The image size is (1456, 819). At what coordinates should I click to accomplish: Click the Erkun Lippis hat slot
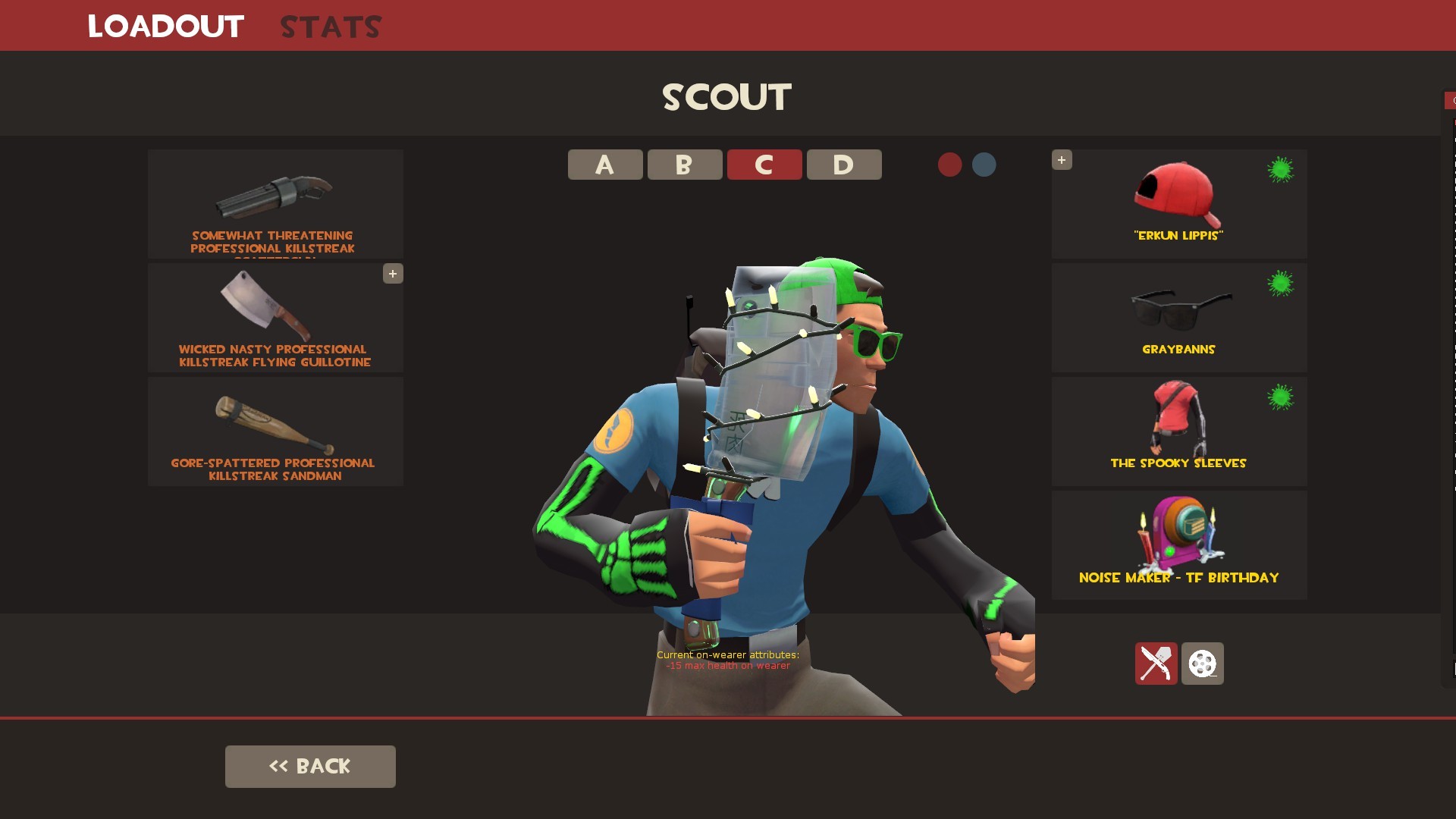1178,203
